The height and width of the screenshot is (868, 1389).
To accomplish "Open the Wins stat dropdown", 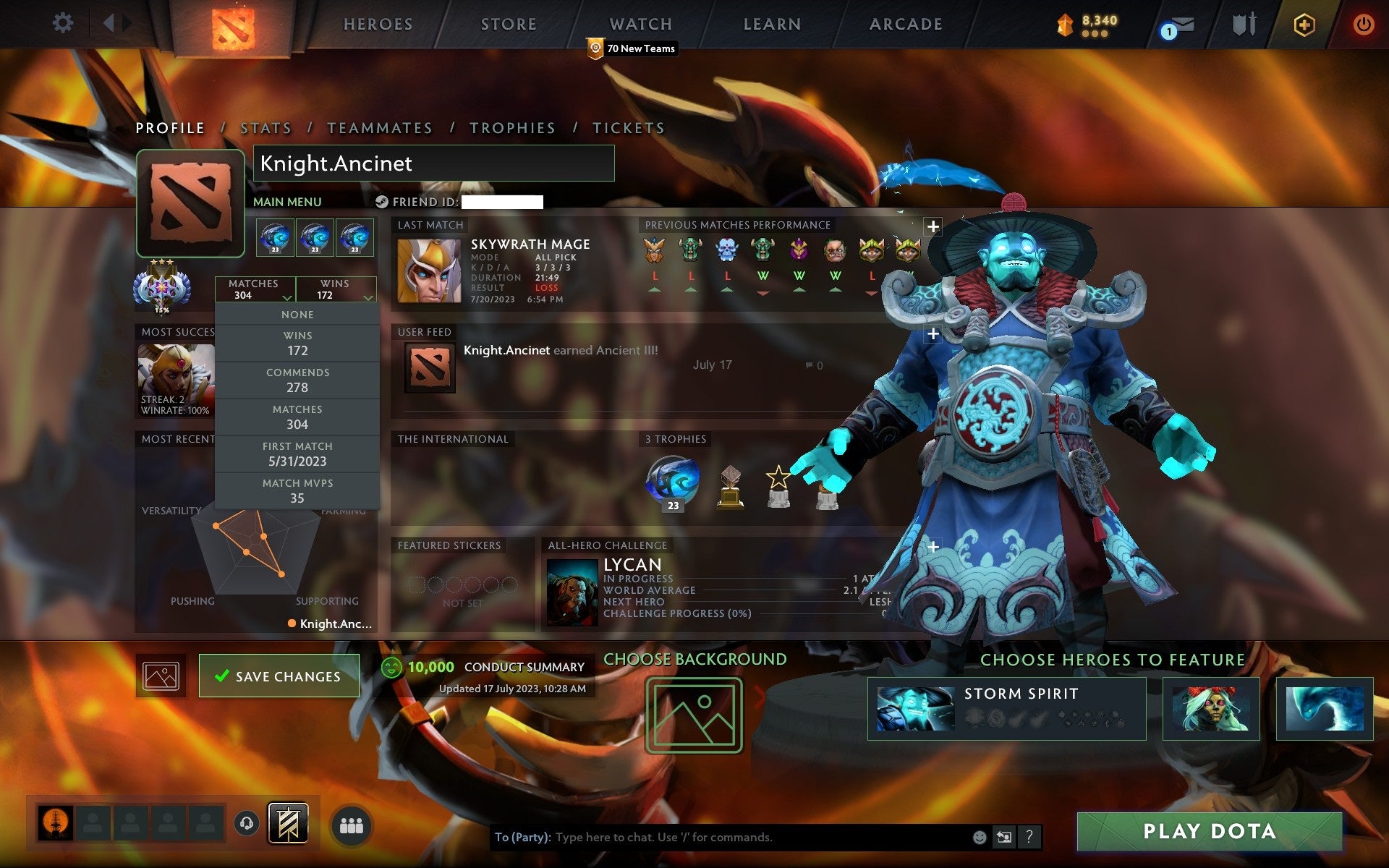I will coord(336,289).
